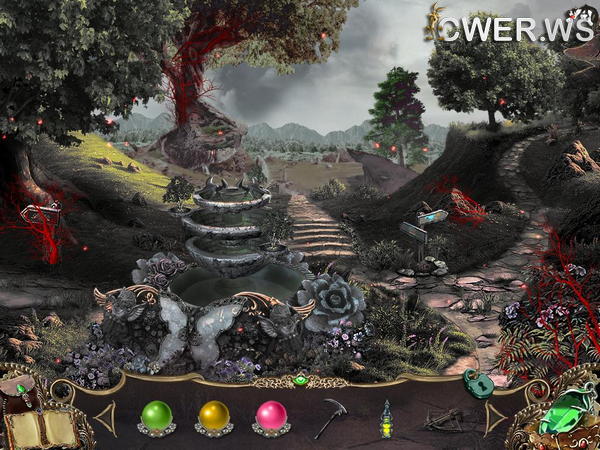Select the pickaxe from inventory
This screenshot has height=450, width=600.
click(x=329, y=417)
